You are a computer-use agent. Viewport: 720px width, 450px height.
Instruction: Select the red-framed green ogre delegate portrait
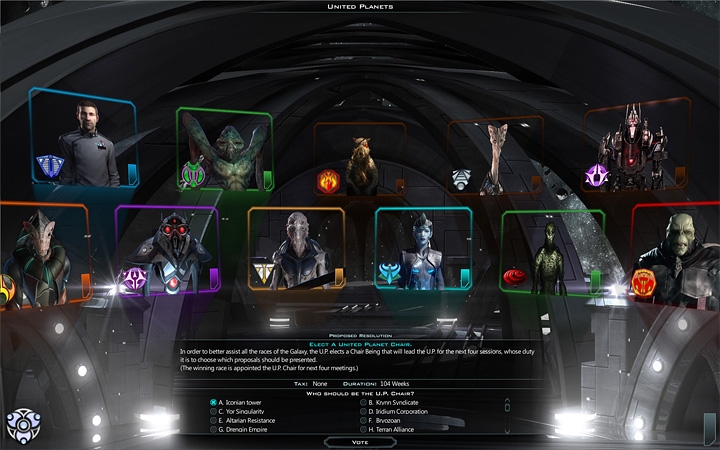coord(676,255)
